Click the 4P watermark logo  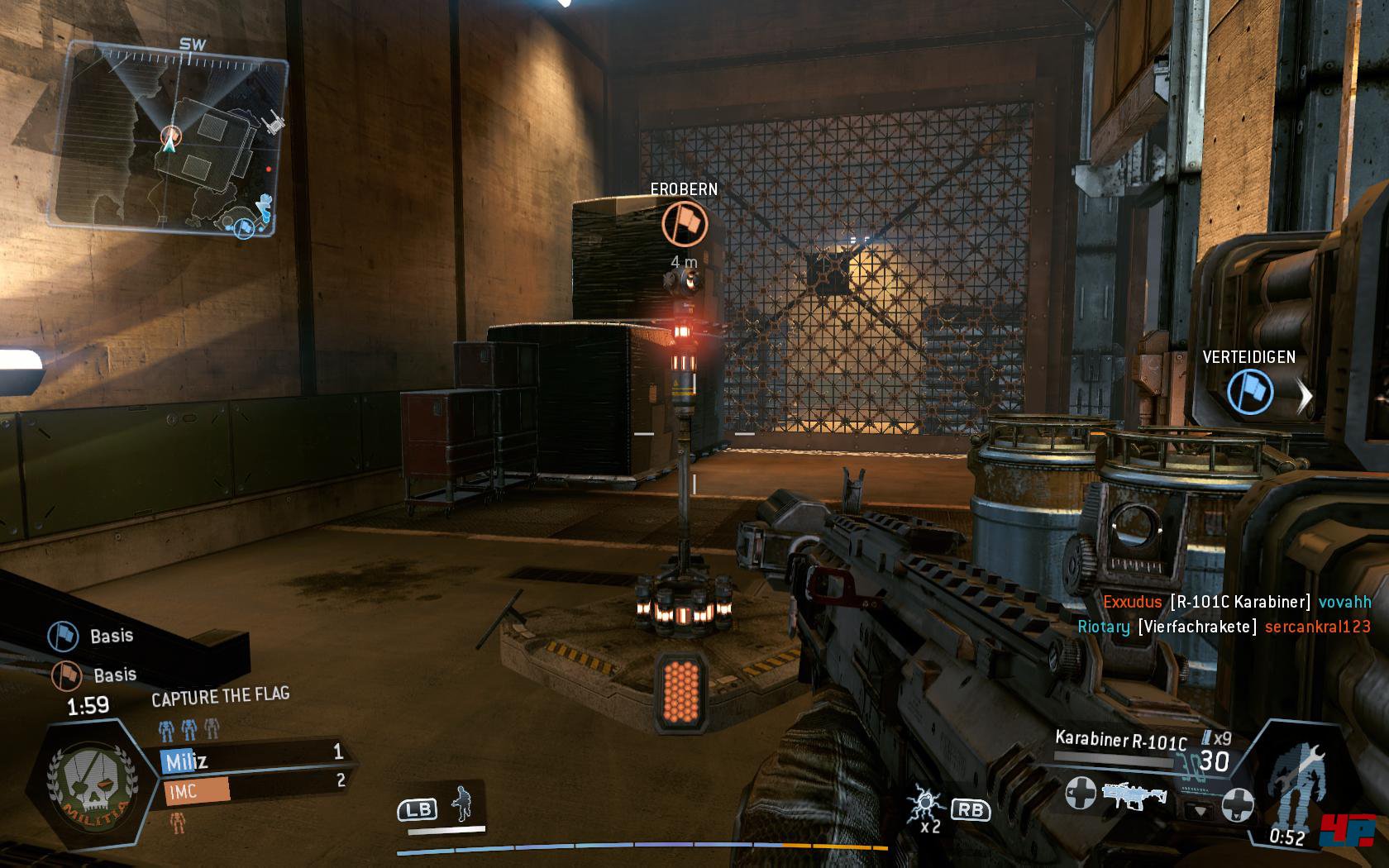[1349, 831]
